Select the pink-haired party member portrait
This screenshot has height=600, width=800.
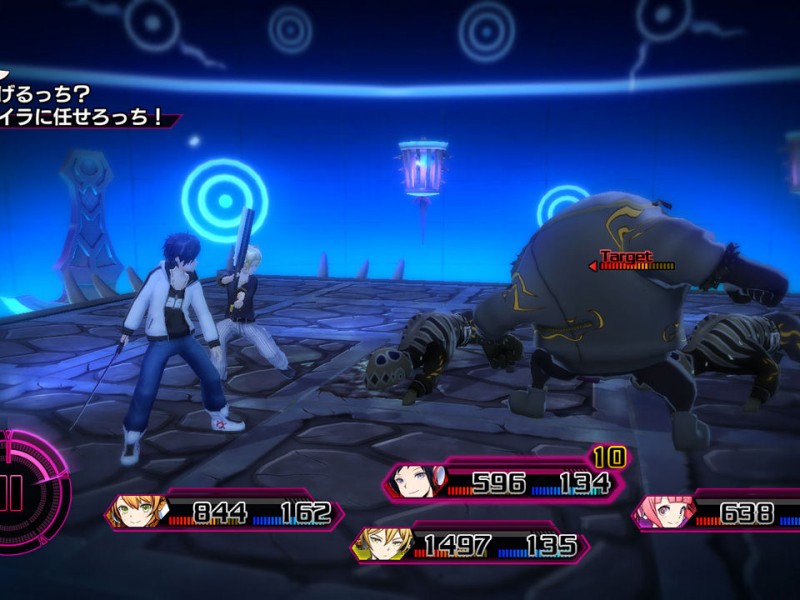660,511
